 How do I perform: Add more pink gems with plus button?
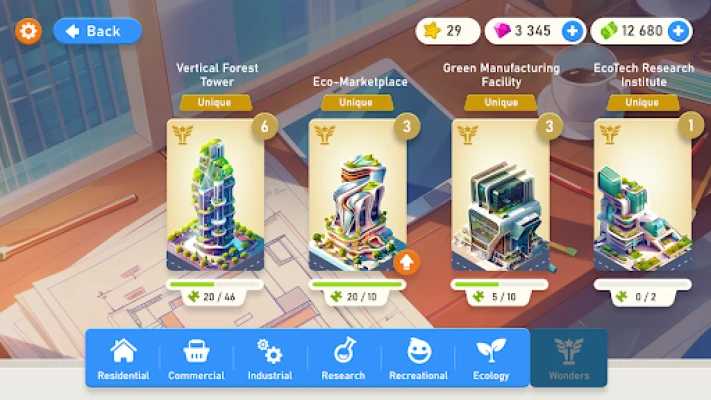coord(572,31)
